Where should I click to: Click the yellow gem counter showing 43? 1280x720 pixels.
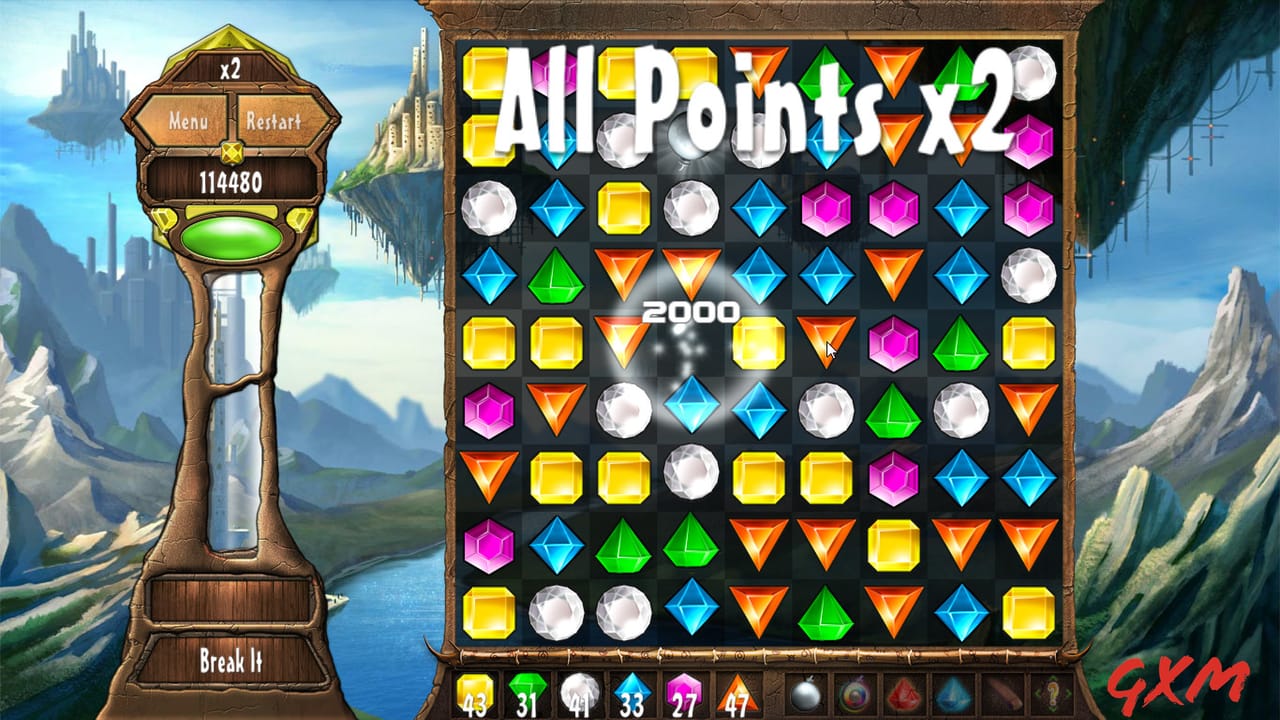click(477, 694)
